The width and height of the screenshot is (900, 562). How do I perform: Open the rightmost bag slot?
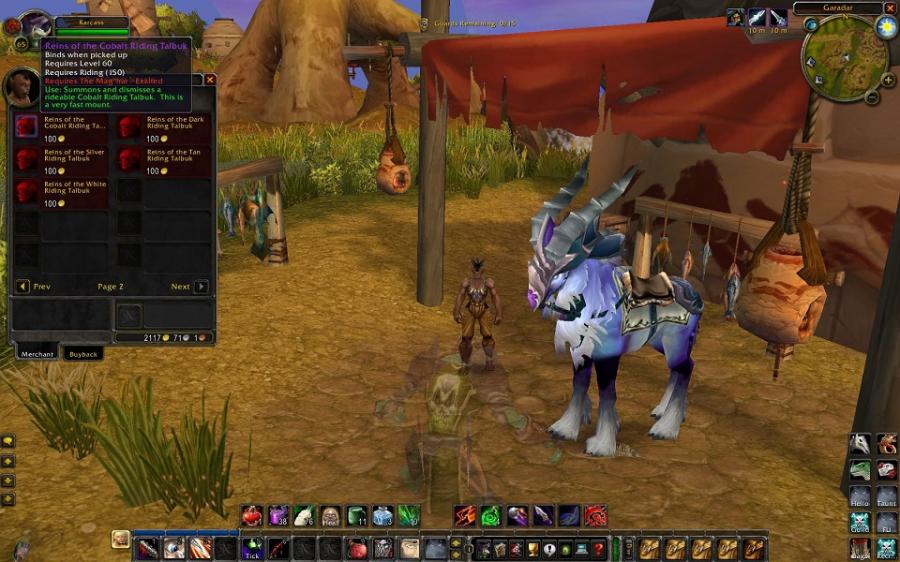(754, 548)
